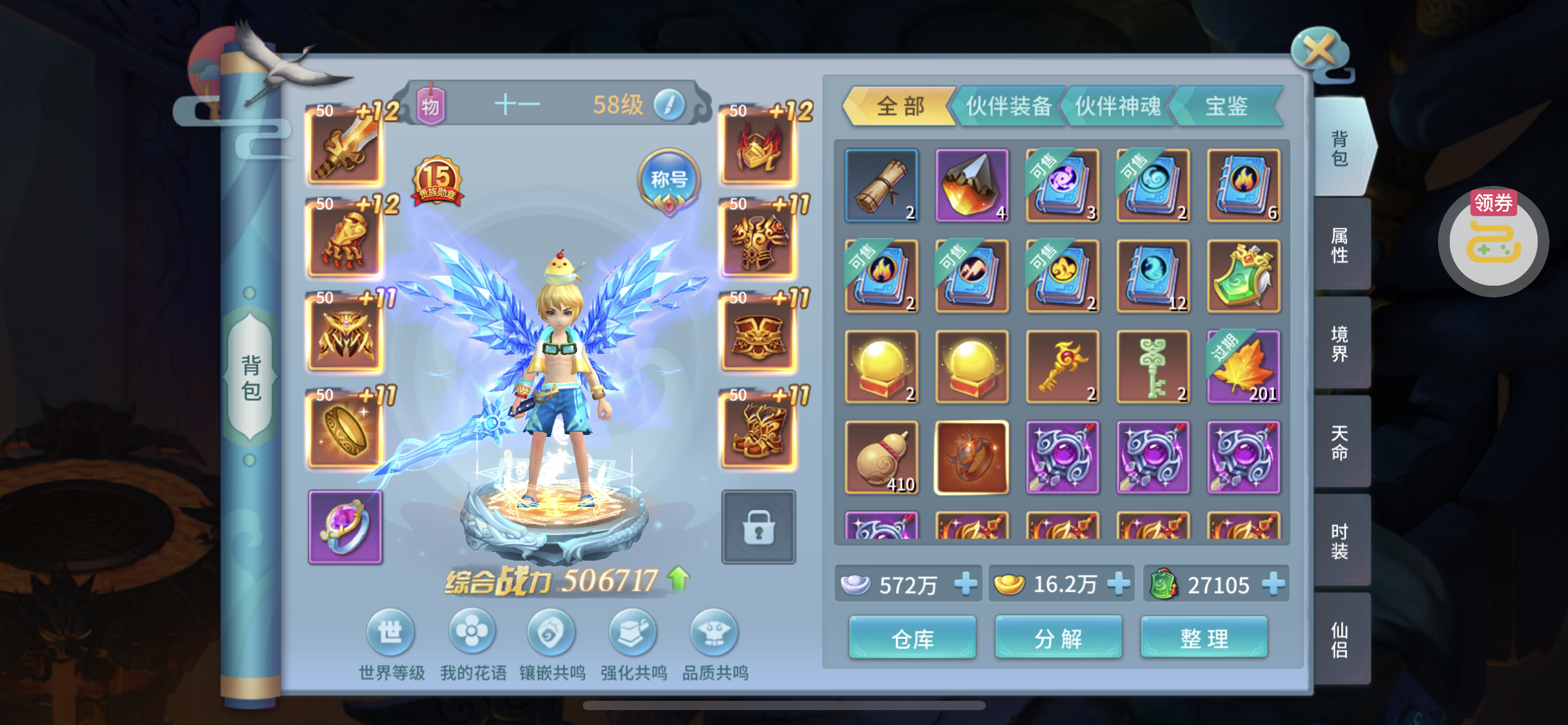Image resolution: width=1568 pixels, height=725 pixels.
Task: Switch to the 伙伴装备 tab
Action: tap(1008, 107)
